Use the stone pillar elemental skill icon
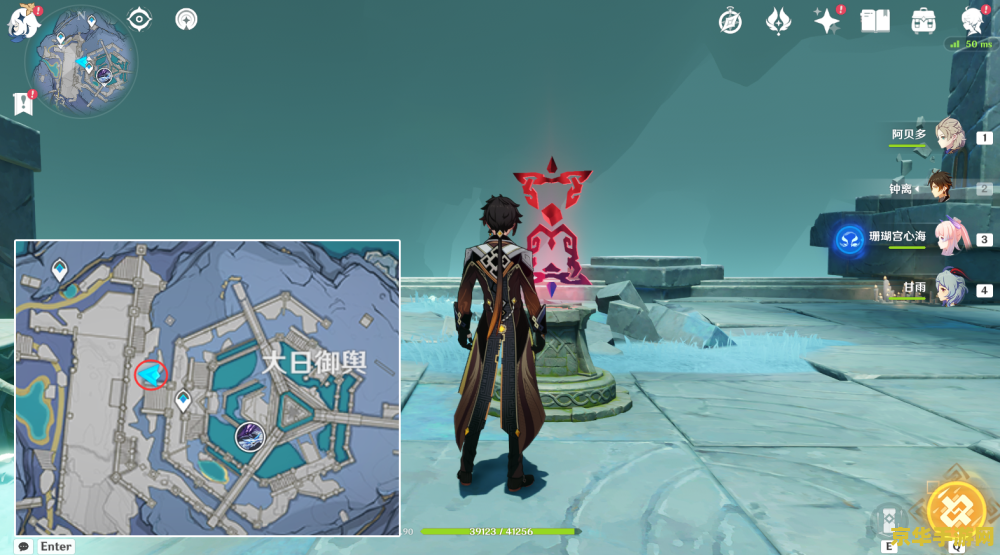This screenshot has height=555, width=1000. tap(890, 518)
